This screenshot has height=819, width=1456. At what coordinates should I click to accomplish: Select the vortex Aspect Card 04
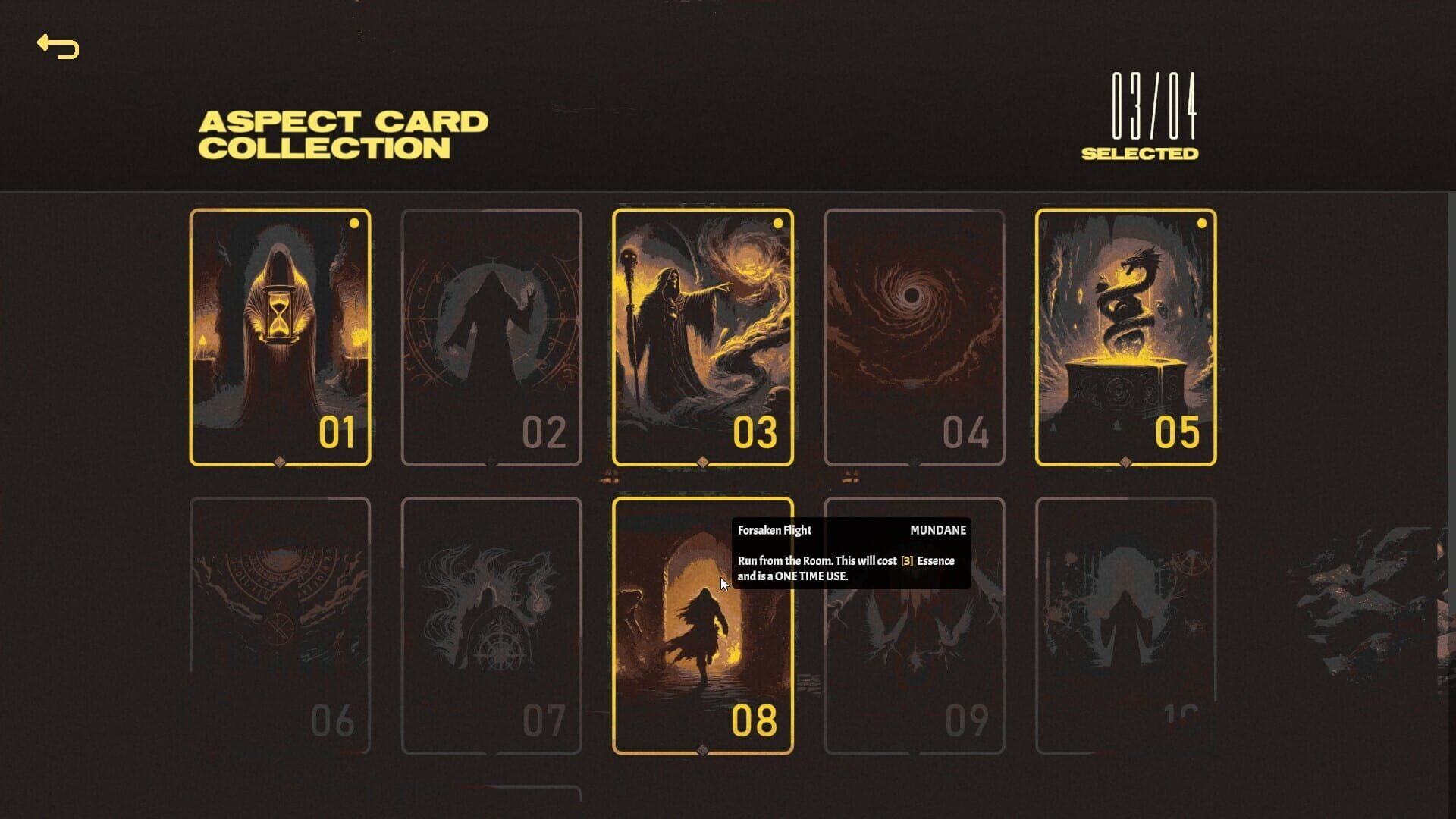[x=914, y=334]
